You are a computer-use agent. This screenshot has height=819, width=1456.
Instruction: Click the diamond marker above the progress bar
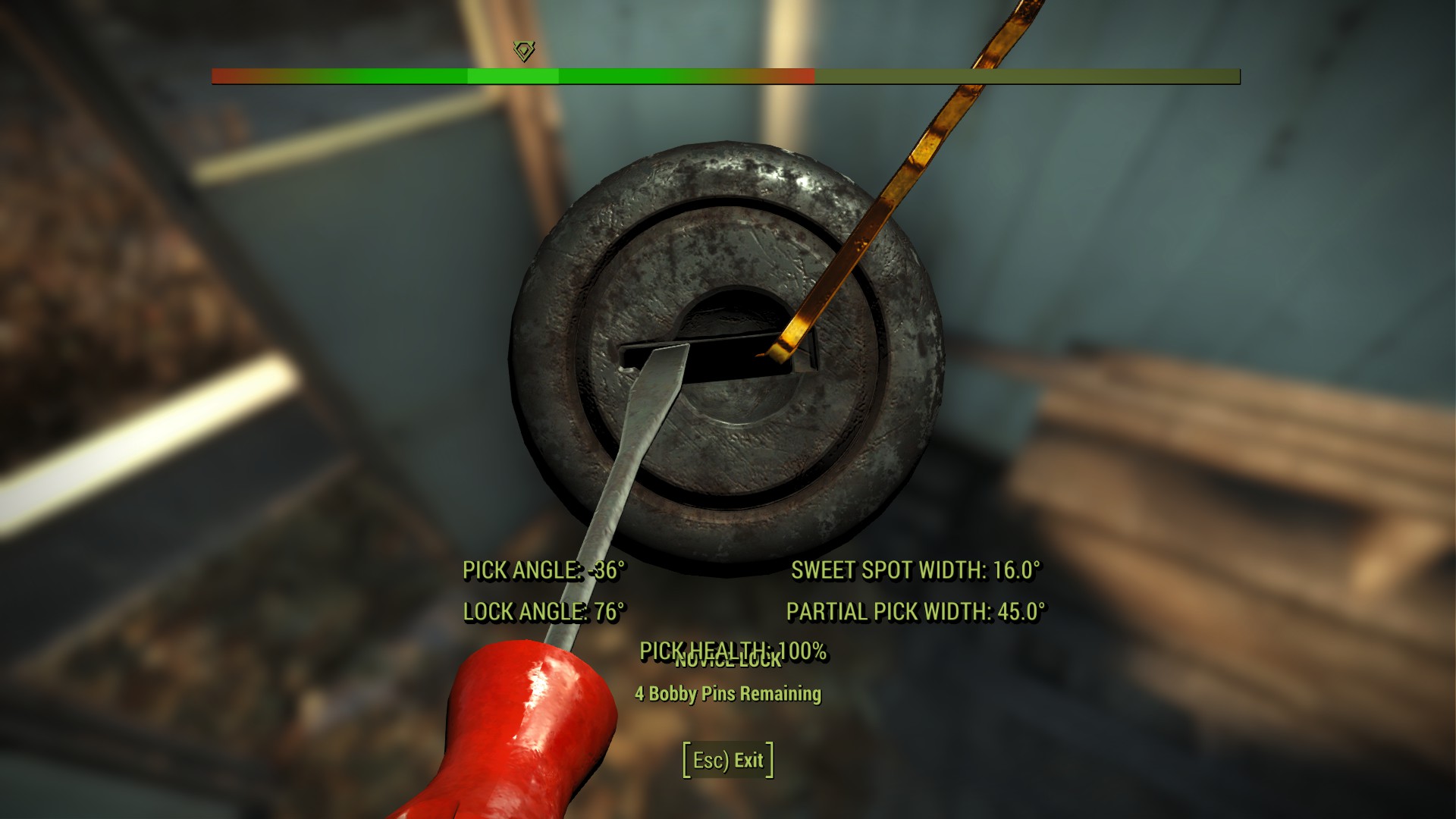tap(523, 52)
